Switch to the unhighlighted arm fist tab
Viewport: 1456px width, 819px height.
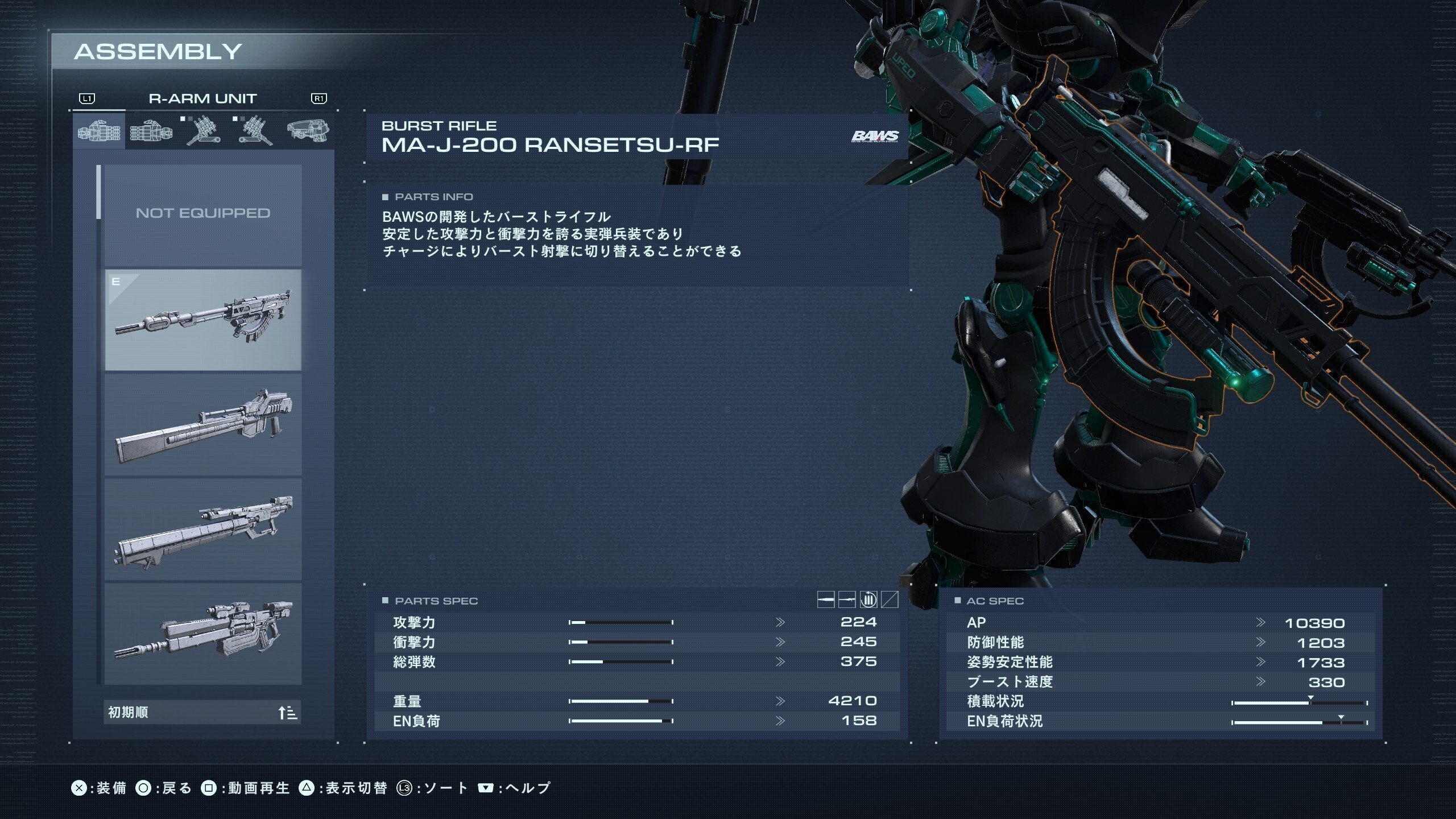[x=151, y=131]
